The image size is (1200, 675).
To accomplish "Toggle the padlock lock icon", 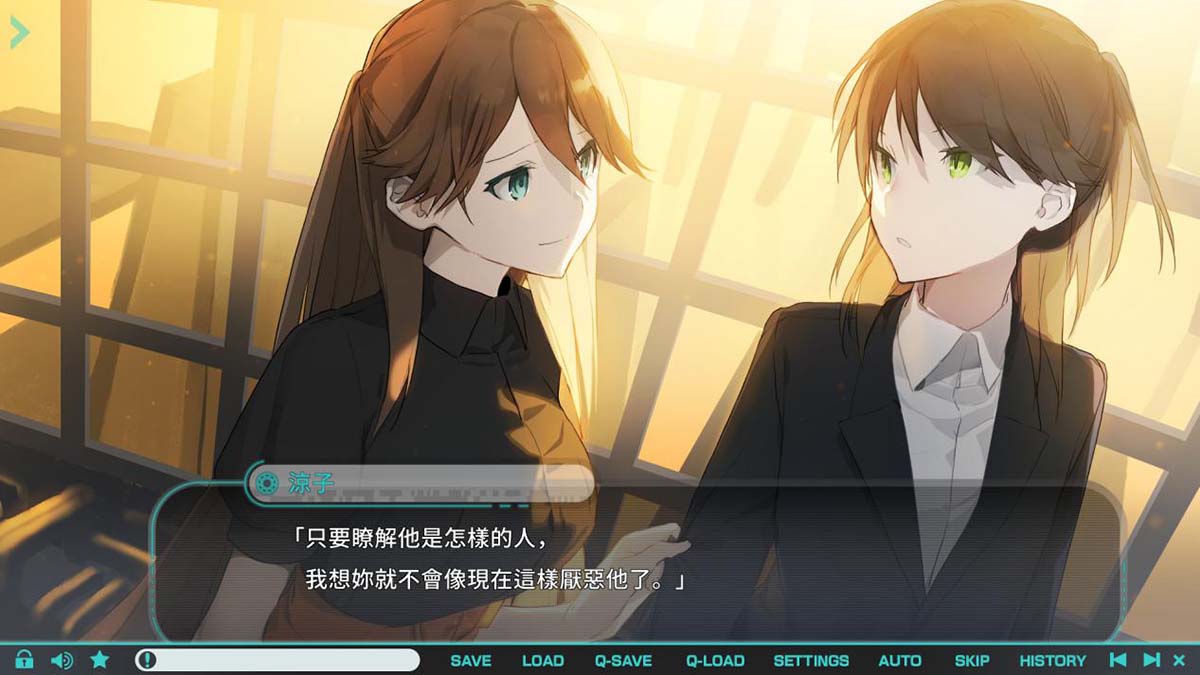I will [25, 660].
